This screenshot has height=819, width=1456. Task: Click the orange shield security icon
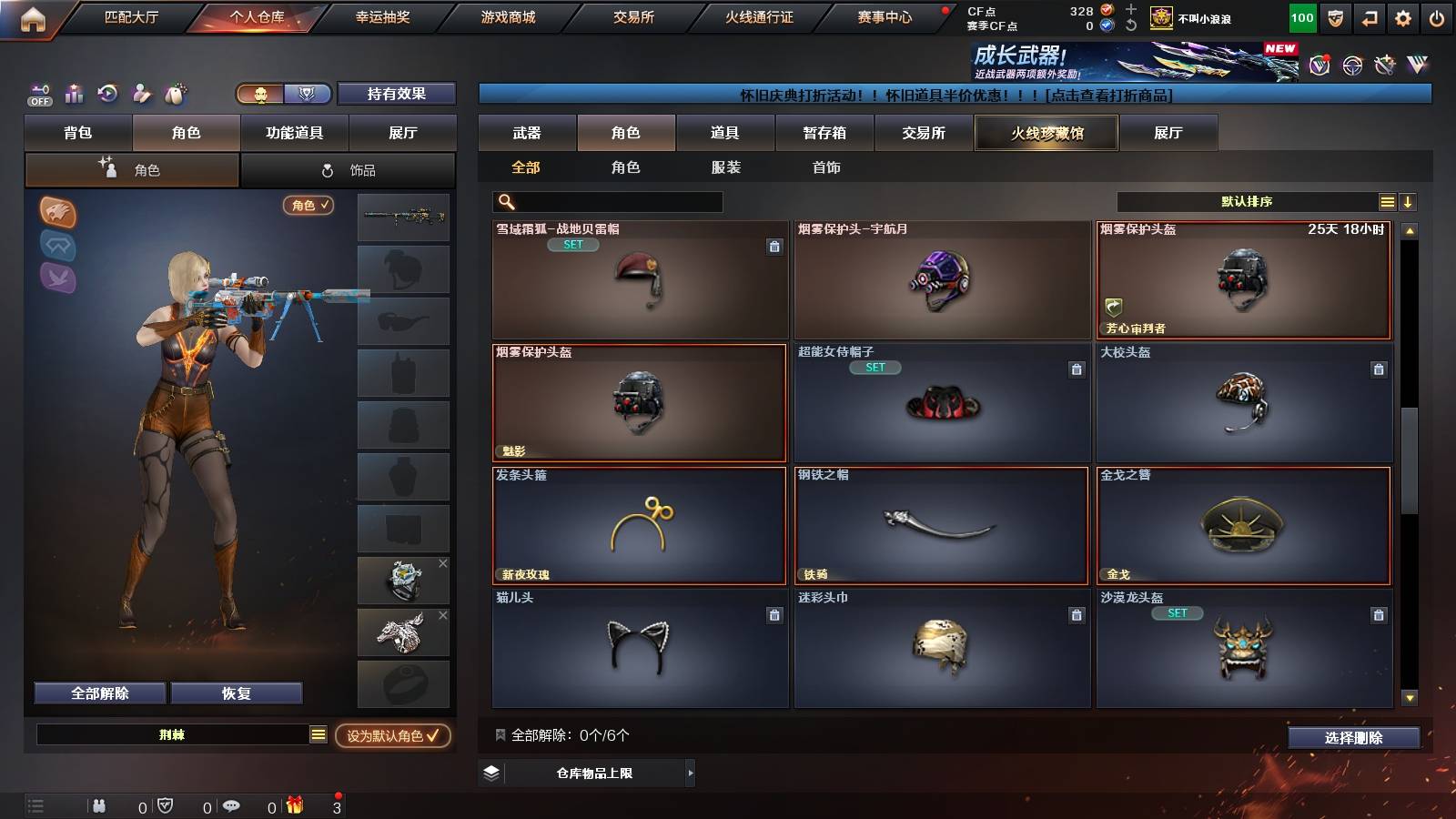click(1336, 17)
